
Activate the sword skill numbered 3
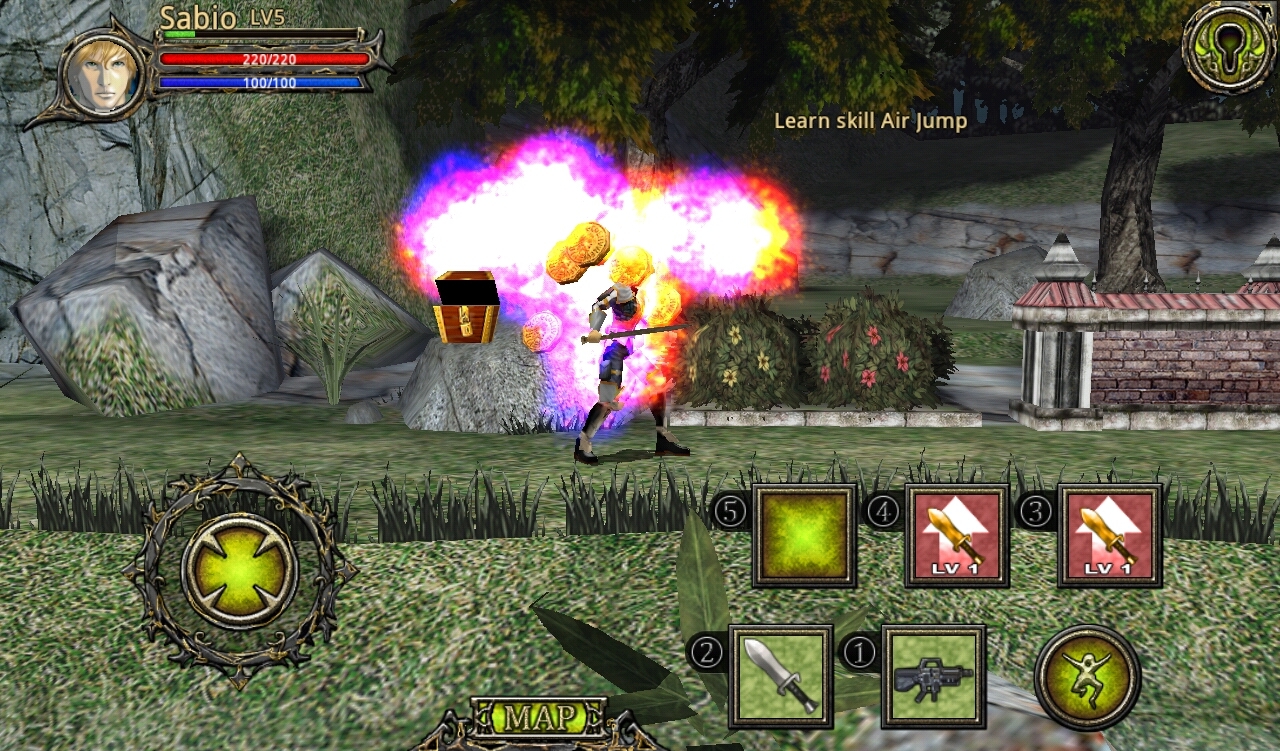[1109, 535]
